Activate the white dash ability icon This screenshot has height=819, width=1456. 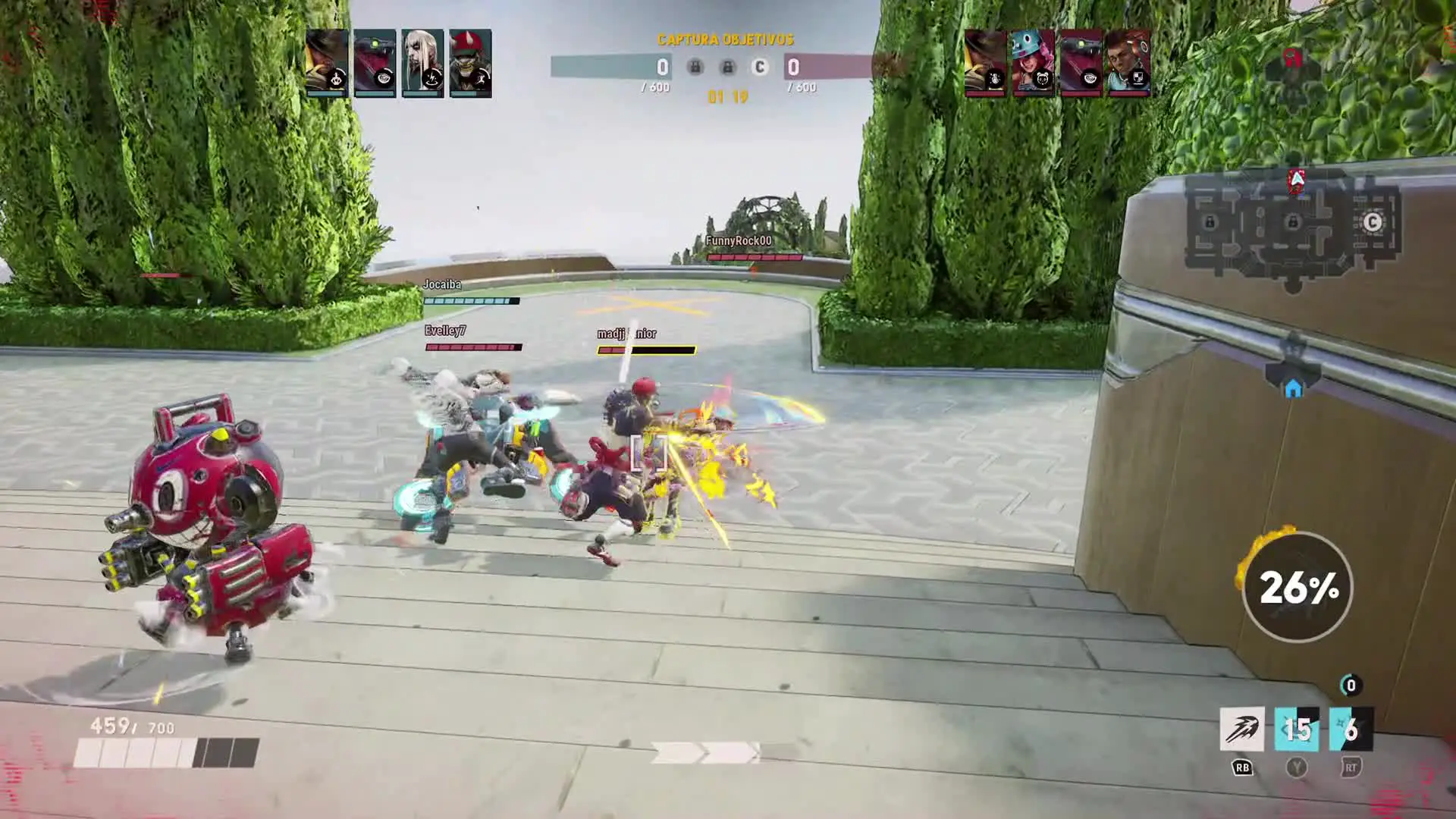(1241, 730)
